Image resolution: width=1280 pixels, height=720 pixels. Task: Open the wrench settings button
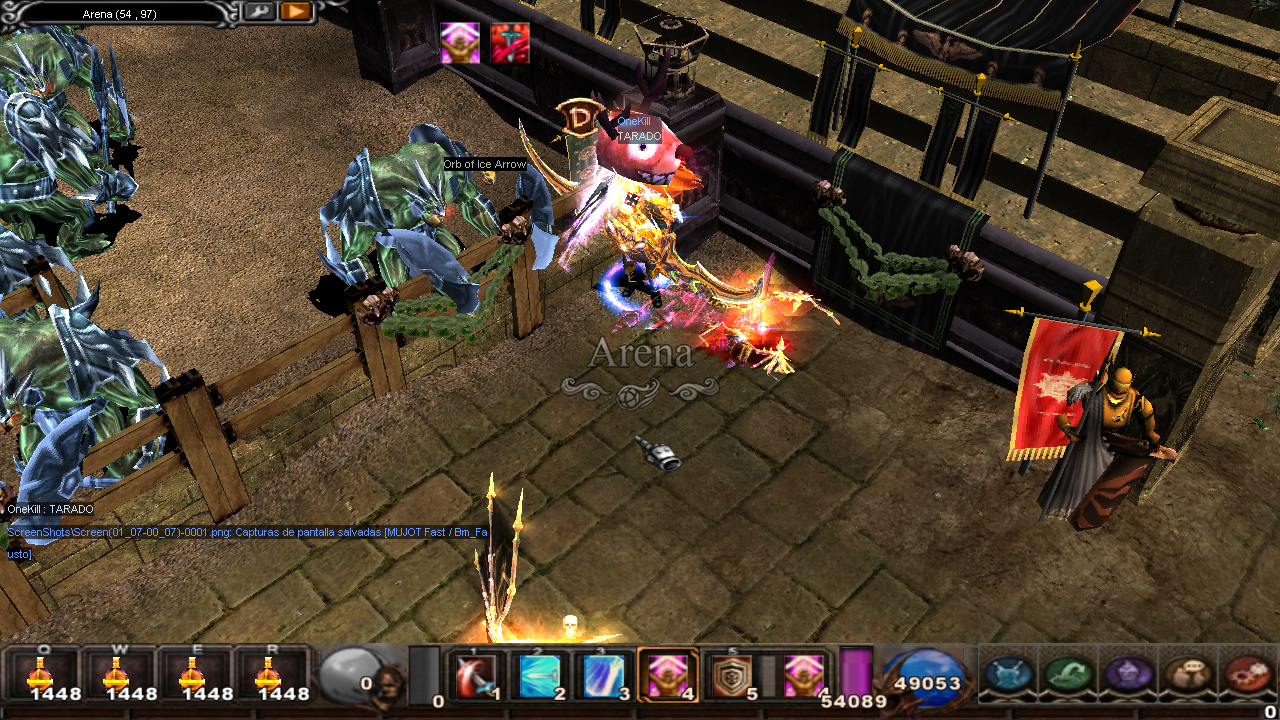pos(259,11)
